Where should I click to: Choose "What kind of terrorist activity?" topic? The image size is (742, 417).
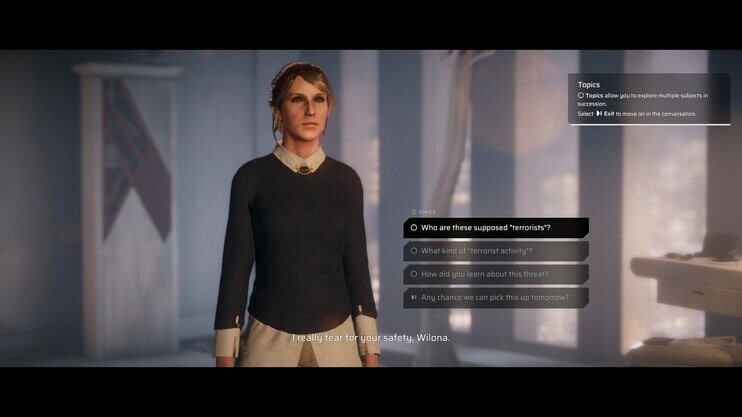coord(496,251)
